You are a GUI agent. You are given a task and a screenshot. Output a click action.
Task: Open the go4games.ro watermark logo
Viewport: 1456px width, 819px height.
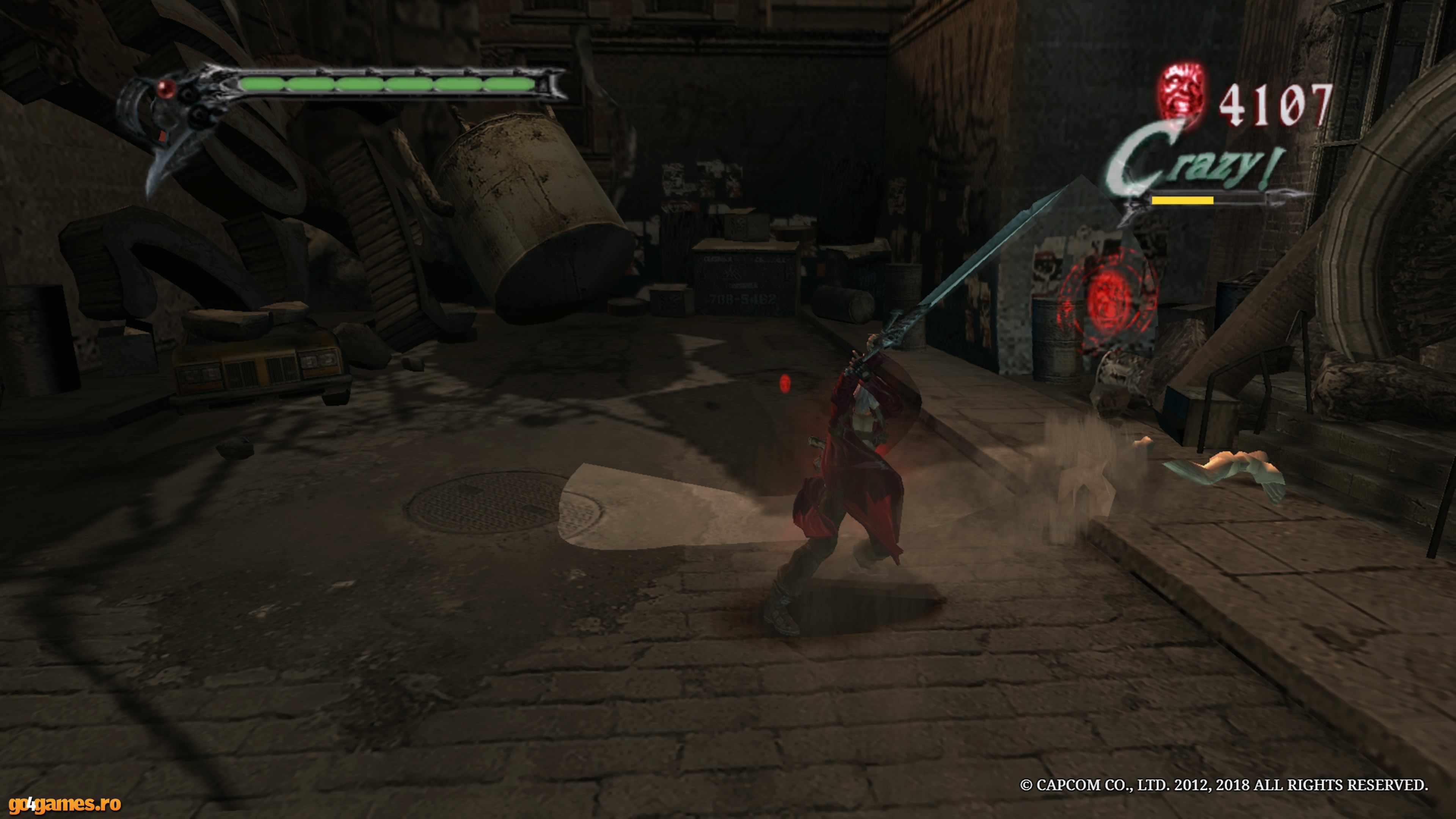[x=64, y=804]
